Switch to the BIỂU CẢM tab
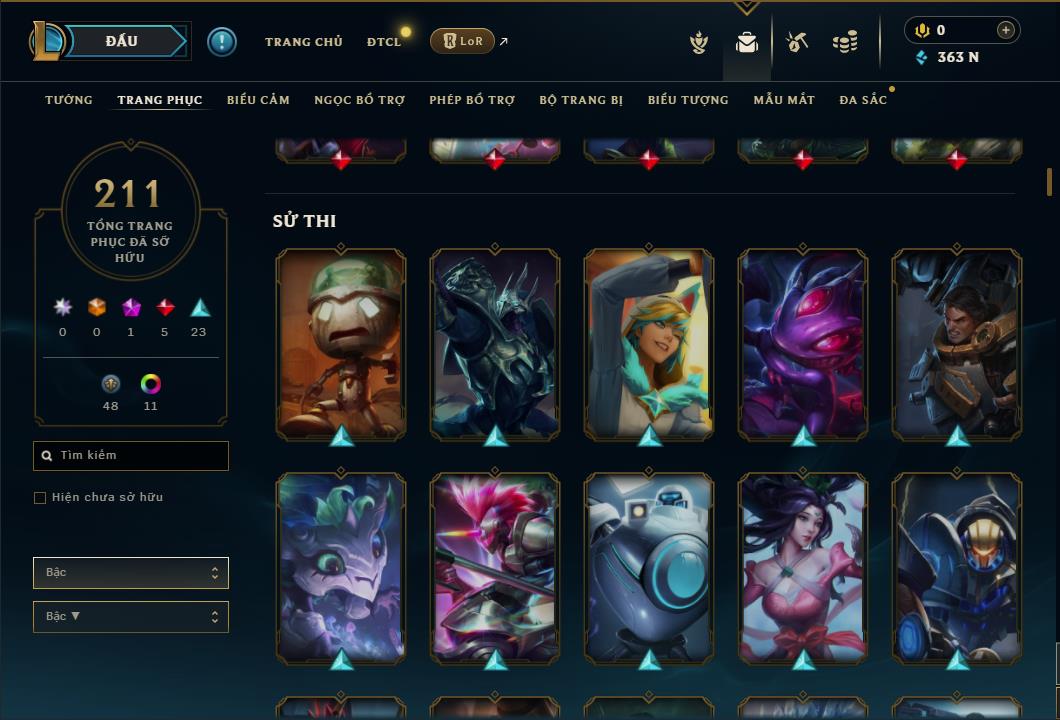This screenshot has width=1060, height=720. (x=258, y=100)
